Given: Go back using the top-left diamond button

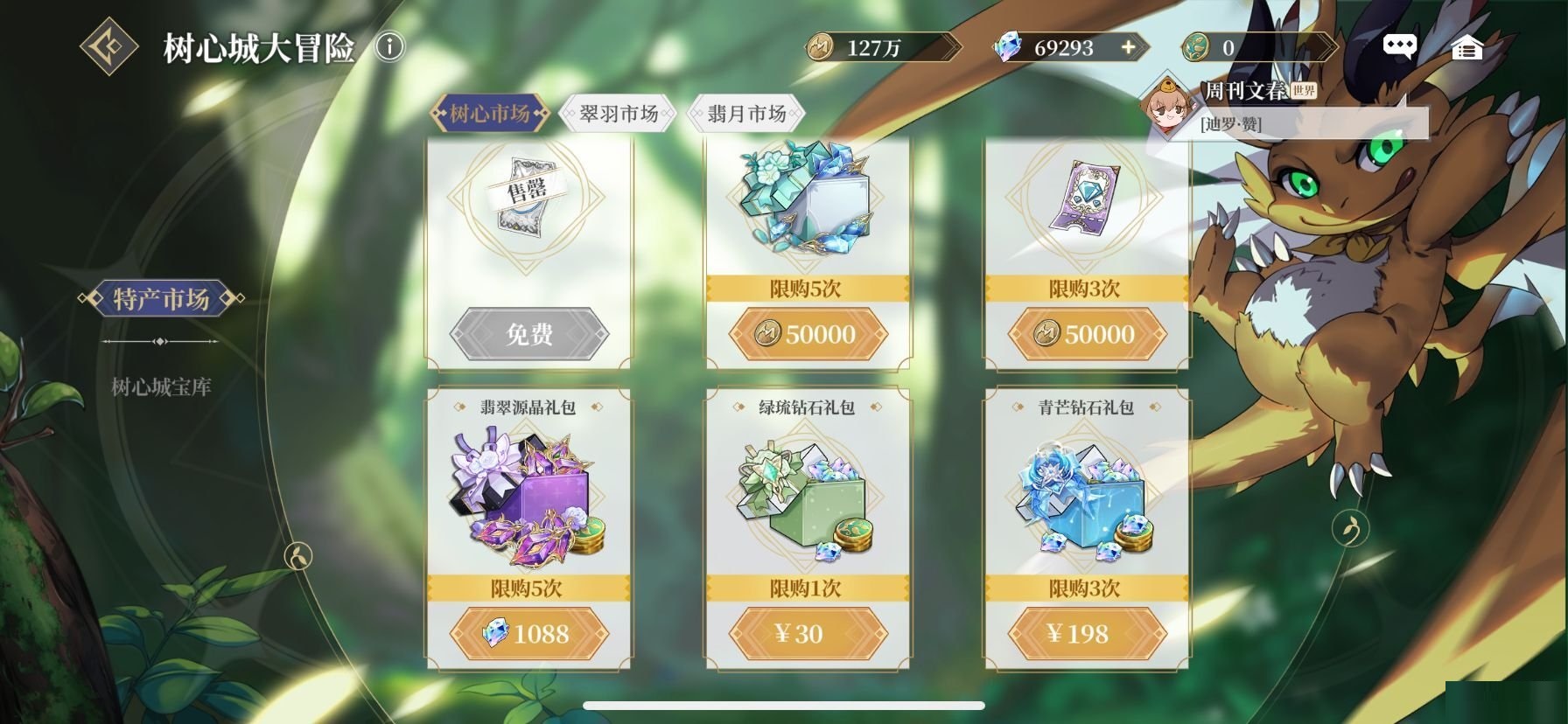Looking at the screenshot, I should 108,46.
